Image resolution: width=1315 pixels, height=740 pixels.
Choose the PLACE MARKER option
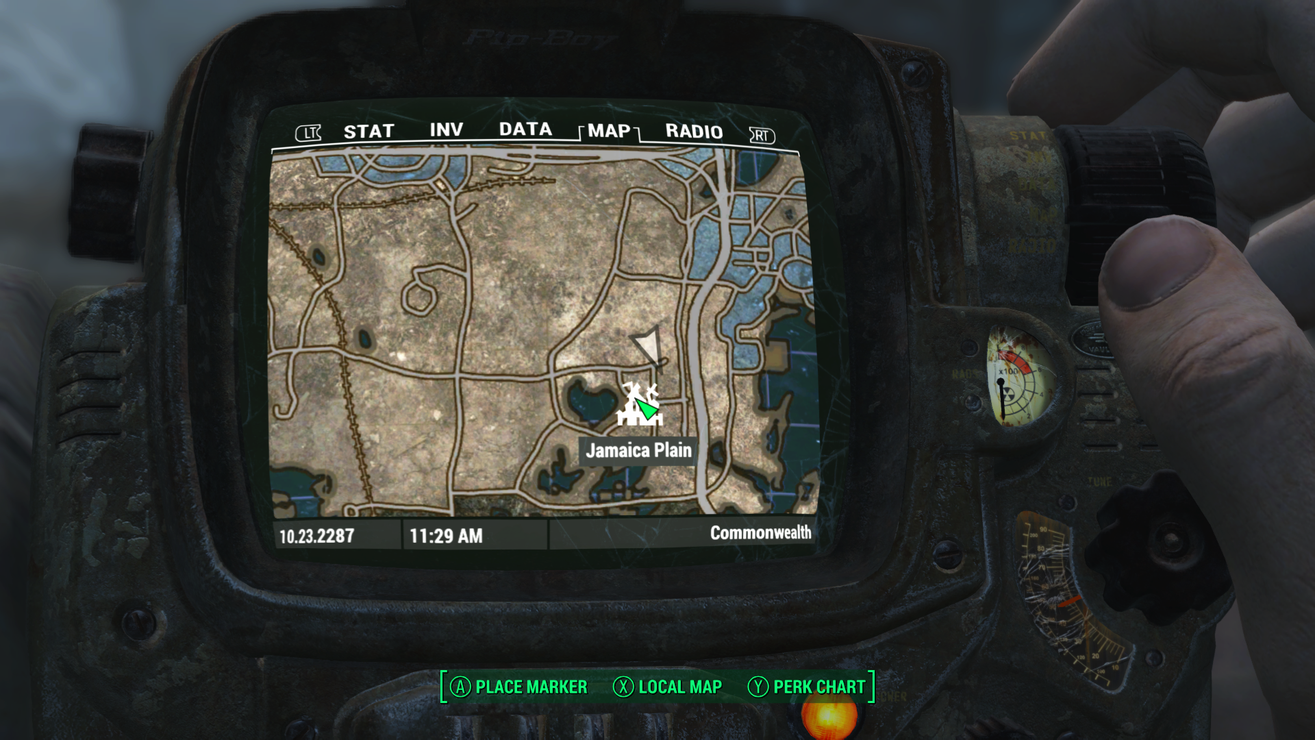(519, 687)
